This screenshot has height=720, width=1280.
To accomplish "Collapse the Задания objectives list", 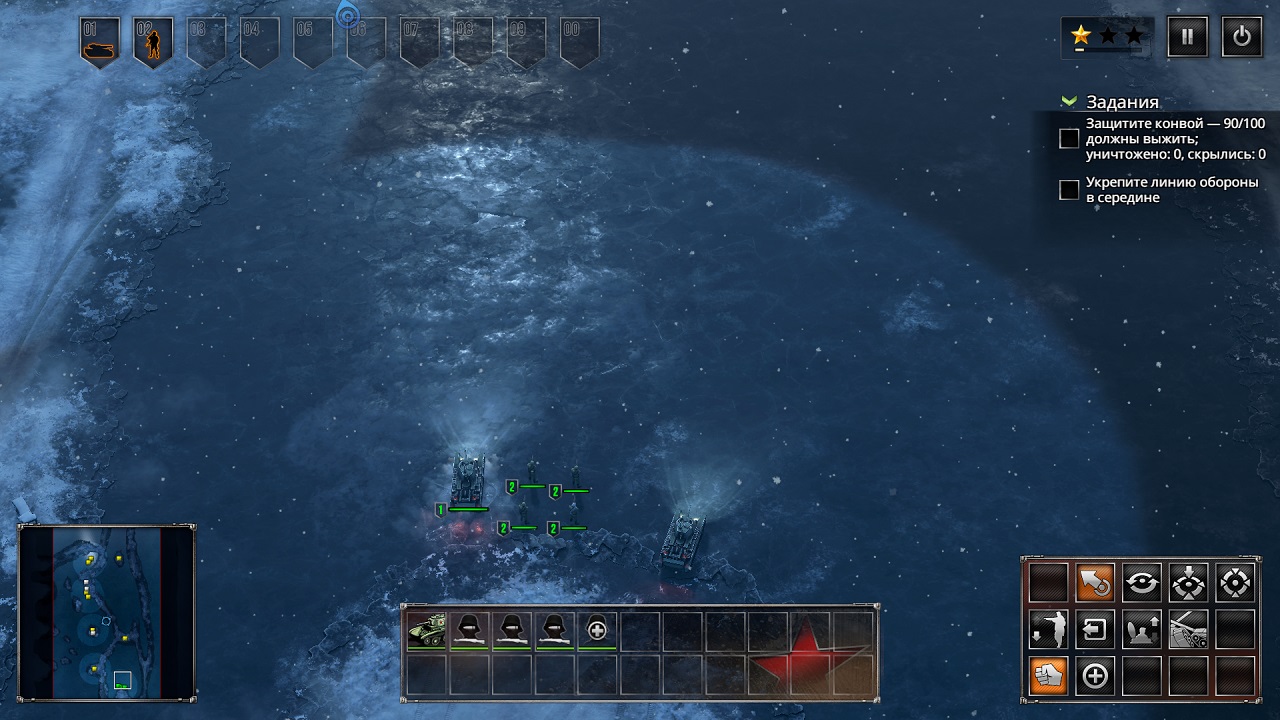I will [1070, 102].
